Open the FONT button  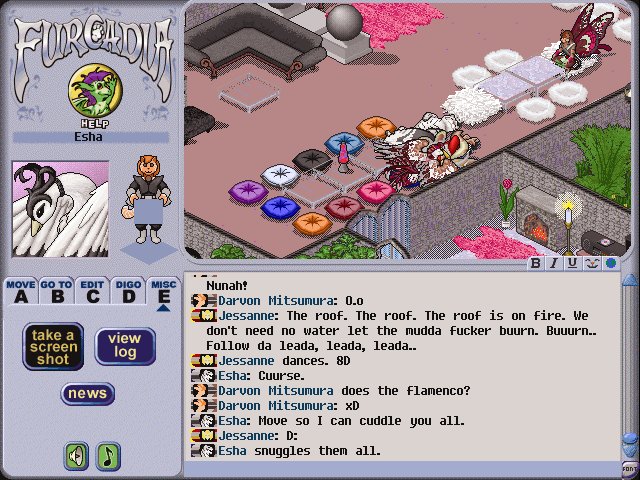(x=630, y=468)
